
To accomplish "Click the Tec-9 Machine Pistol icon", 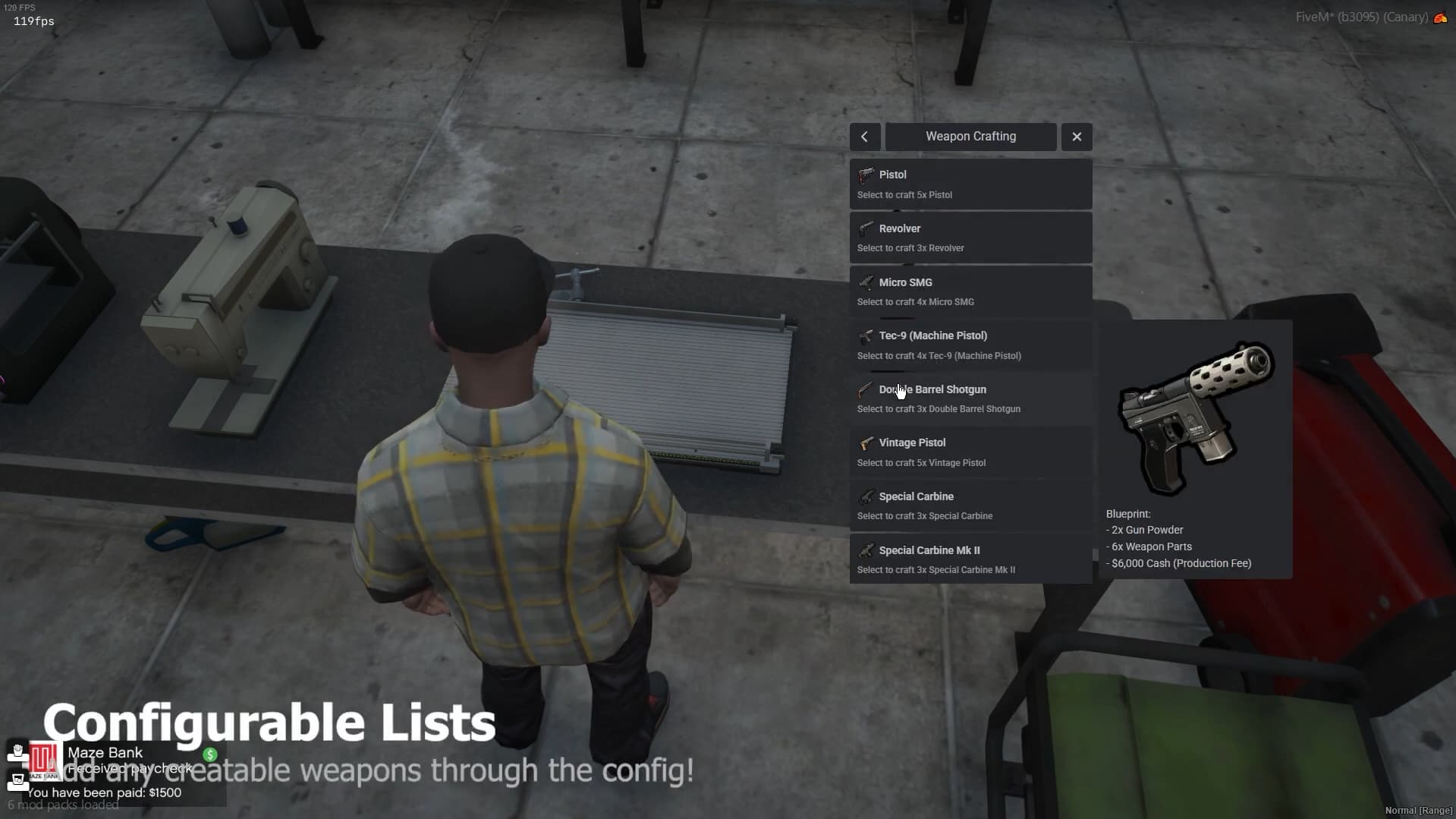I will [866, 336].
